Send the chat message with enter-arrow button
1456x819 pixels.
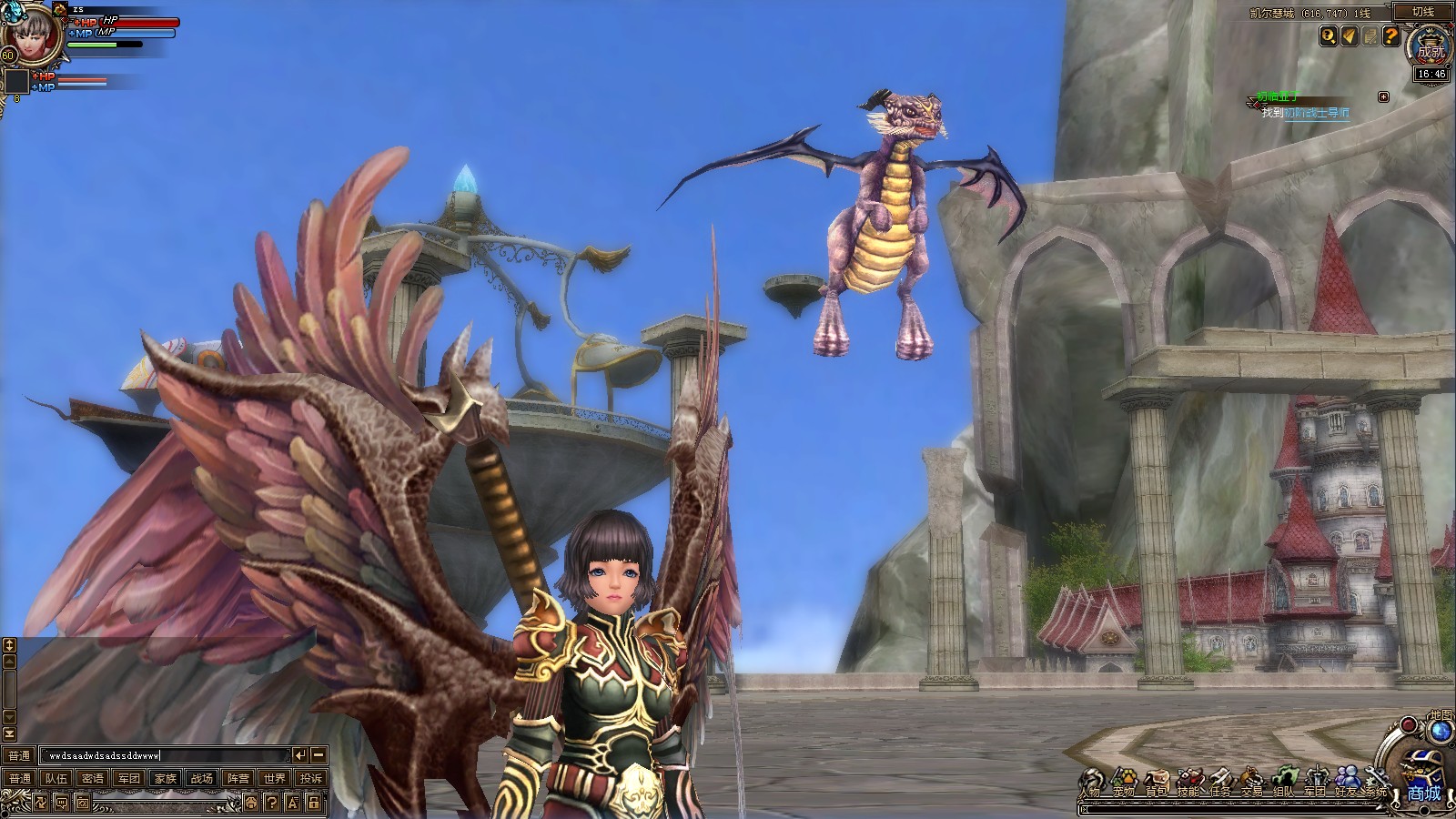pyautogui.click(x=299, y=754)
